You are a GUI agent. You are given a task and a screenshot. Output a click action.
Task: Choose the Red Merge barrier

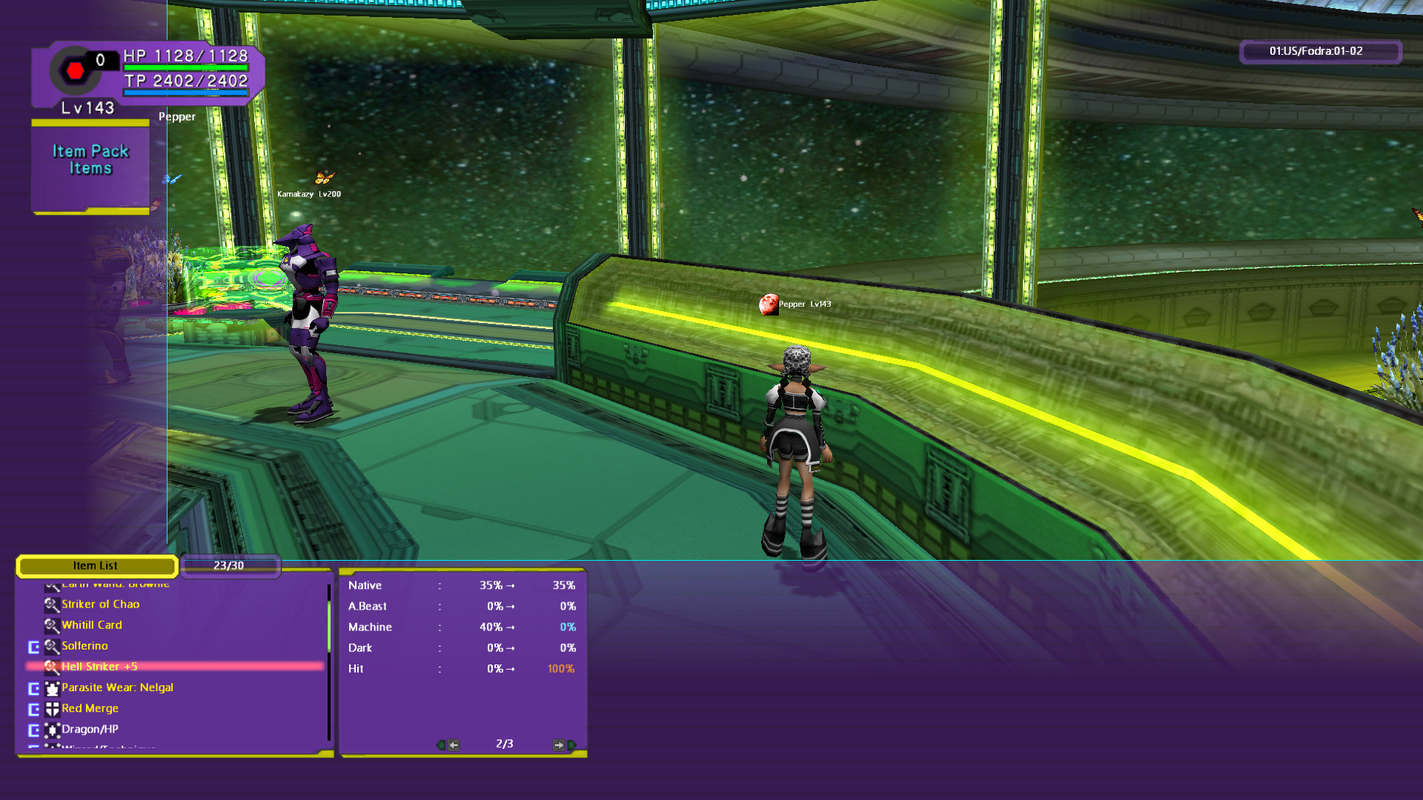(x=90, y=709)
